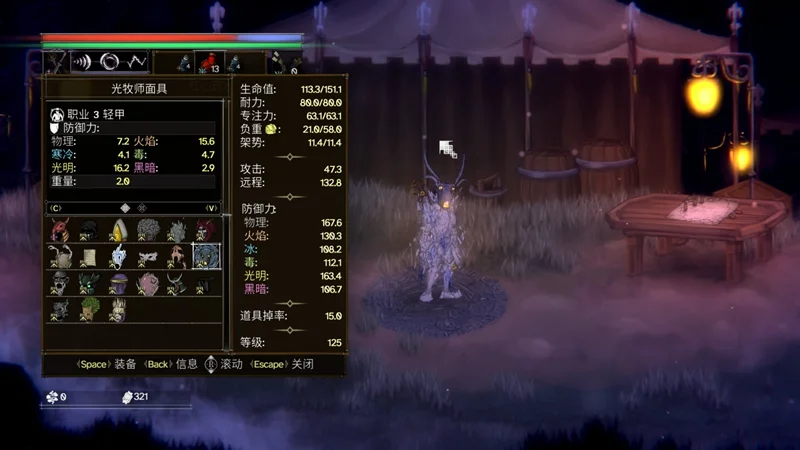The image size is (800, 450).
Task: Select the gray brain-like headpiece
Action: (148, 231)
